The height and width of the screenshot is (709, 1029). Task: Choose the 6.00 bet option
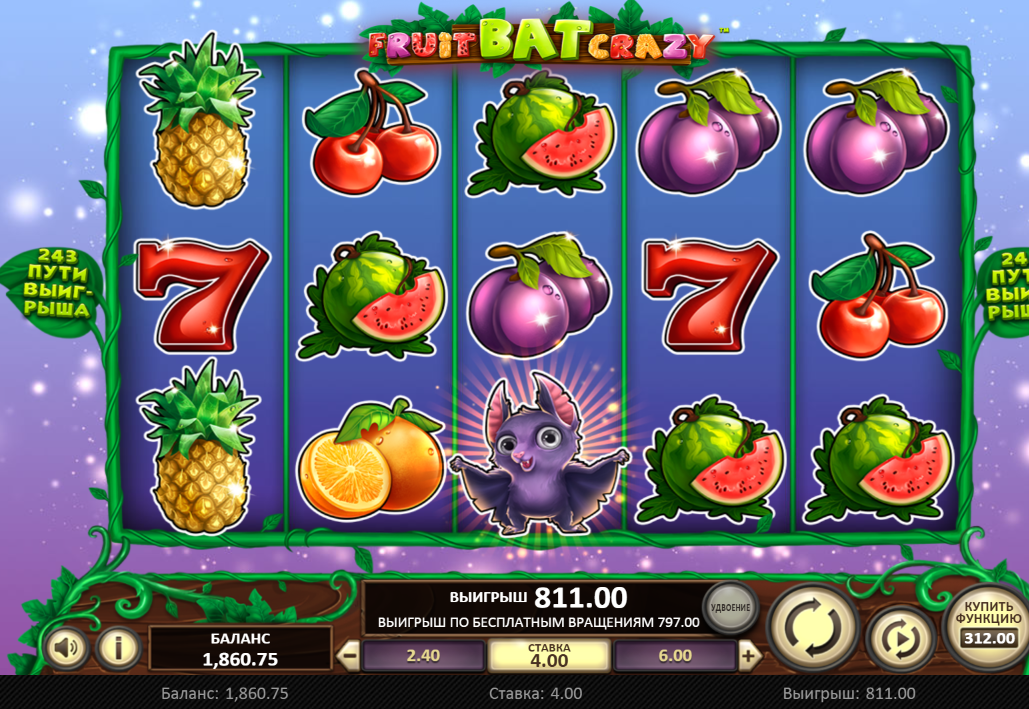[675, 656]
